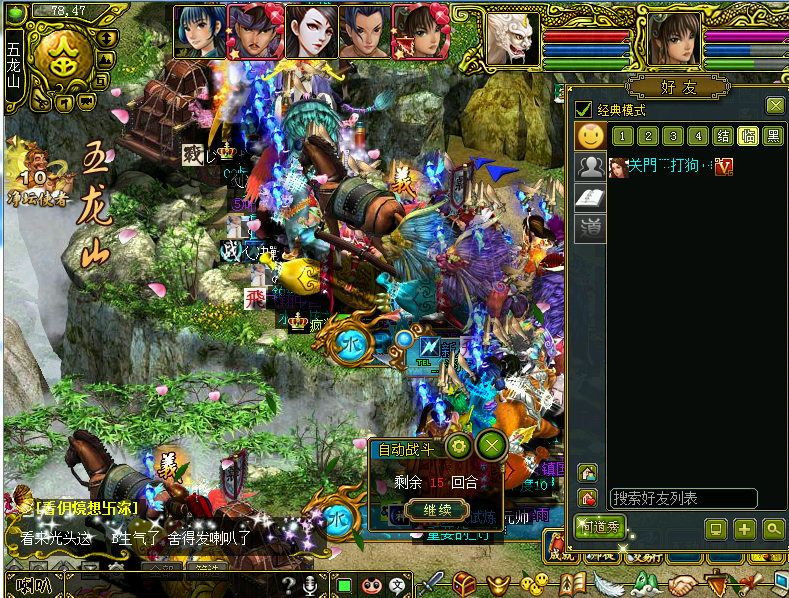Show the yellow smiley friends category
Image resolution: width=789 pixels, height=598 pixels.
click(591, 137)
